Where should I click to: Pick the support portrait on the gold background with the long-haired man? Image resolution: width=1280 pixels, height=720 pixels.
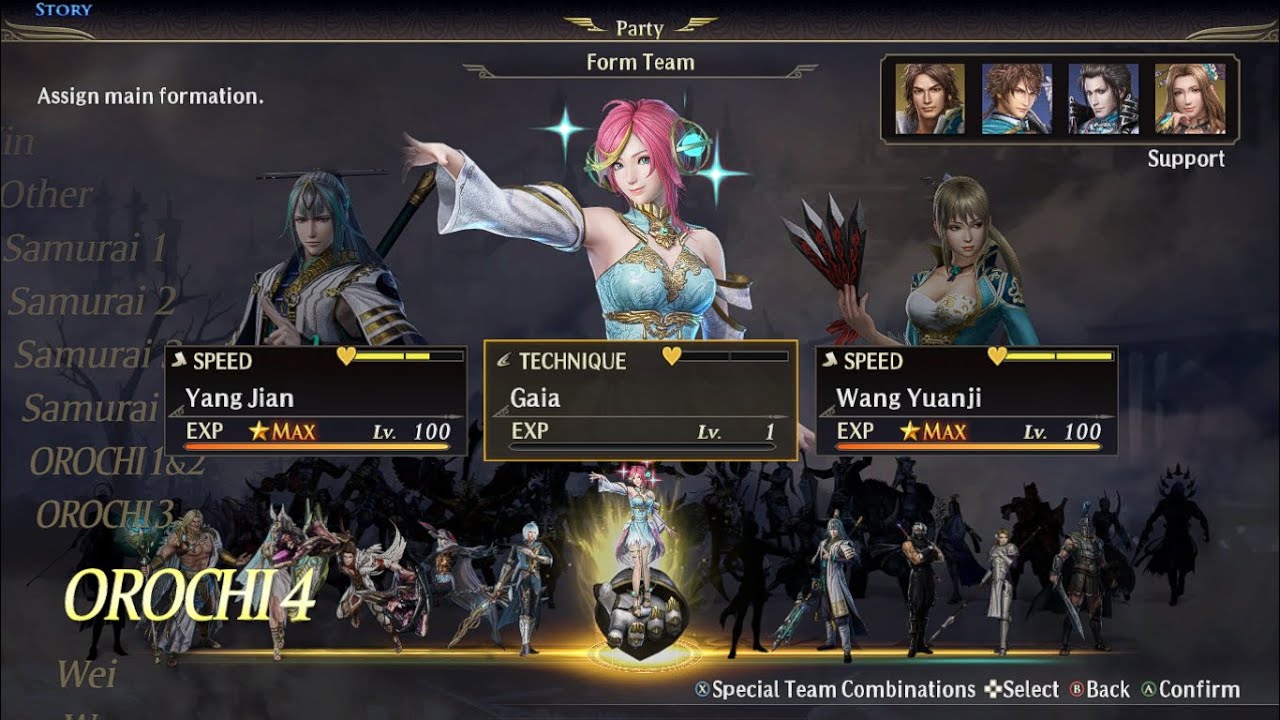click(930, 99)
